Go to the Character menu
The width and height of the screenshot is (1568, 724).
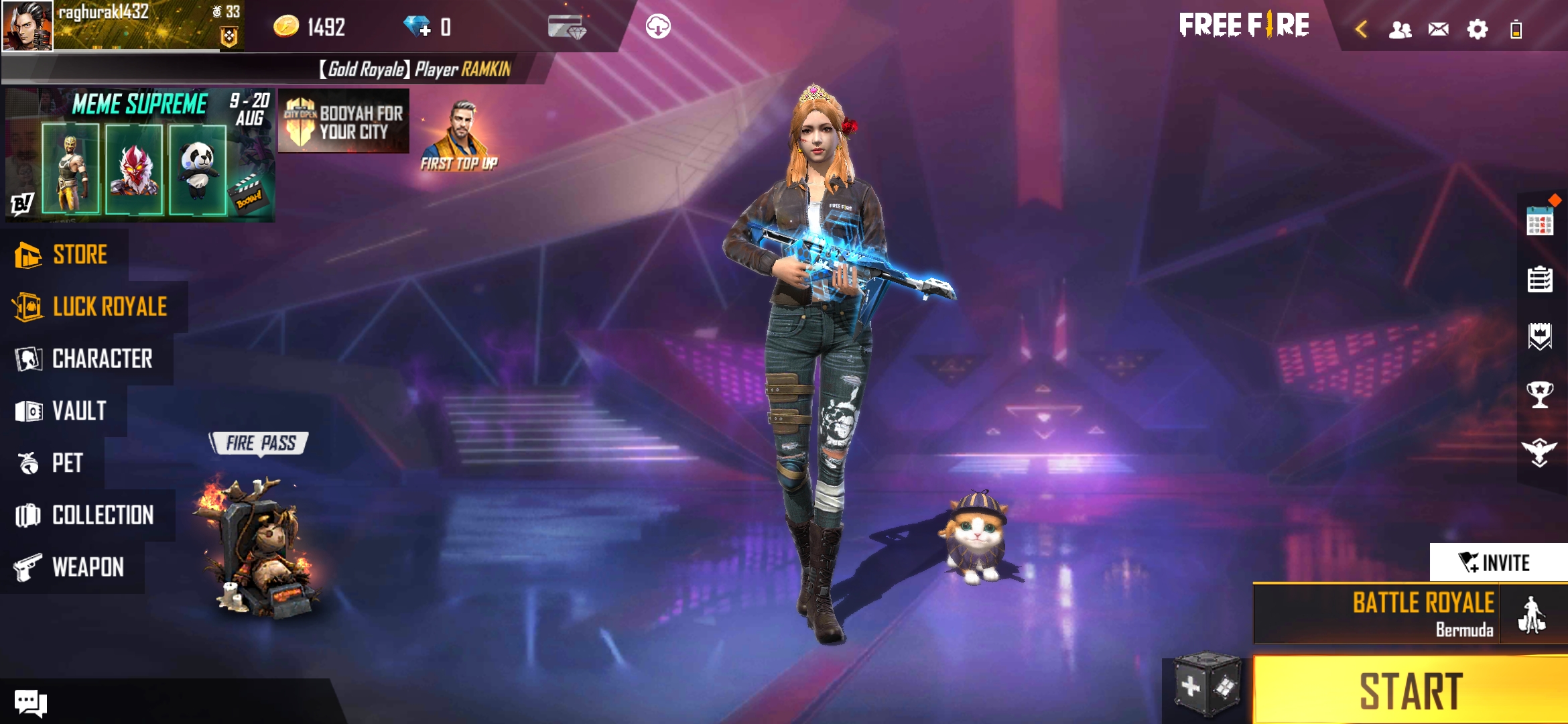86,359
